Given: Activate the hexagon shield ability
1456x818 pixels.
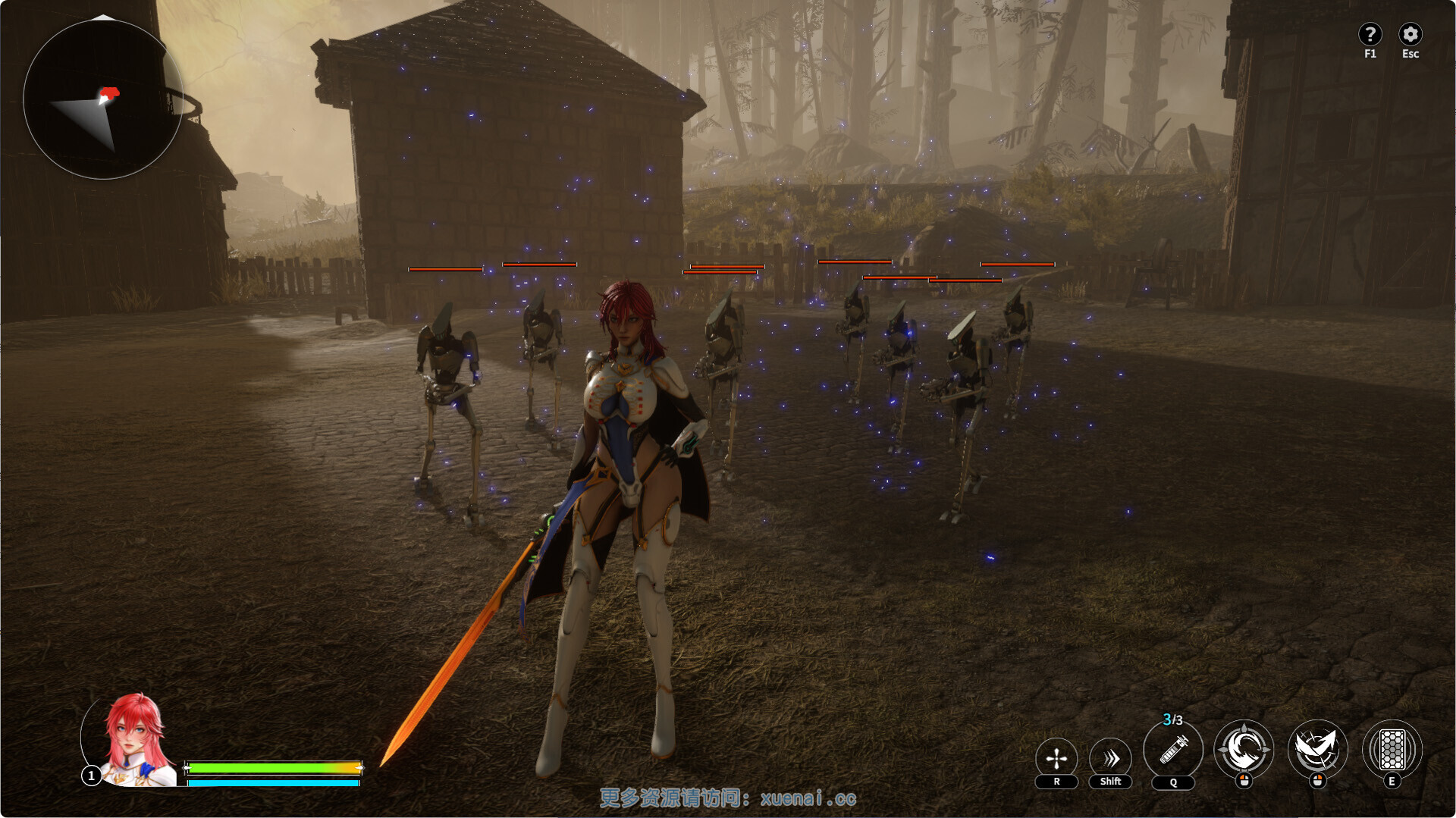Looking at the screenshot, I should 1392,749.
